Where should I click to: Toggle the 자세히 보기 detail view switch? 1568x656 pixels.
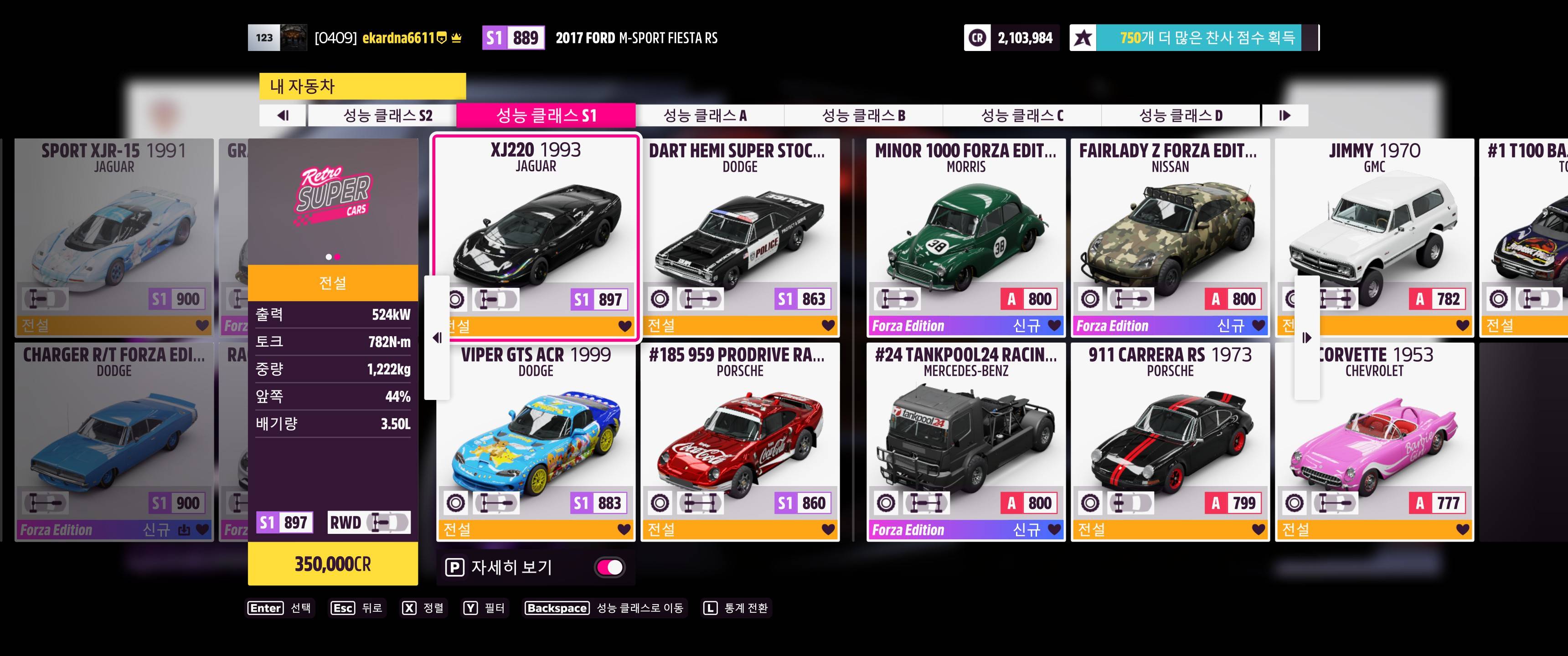point(609,568)
